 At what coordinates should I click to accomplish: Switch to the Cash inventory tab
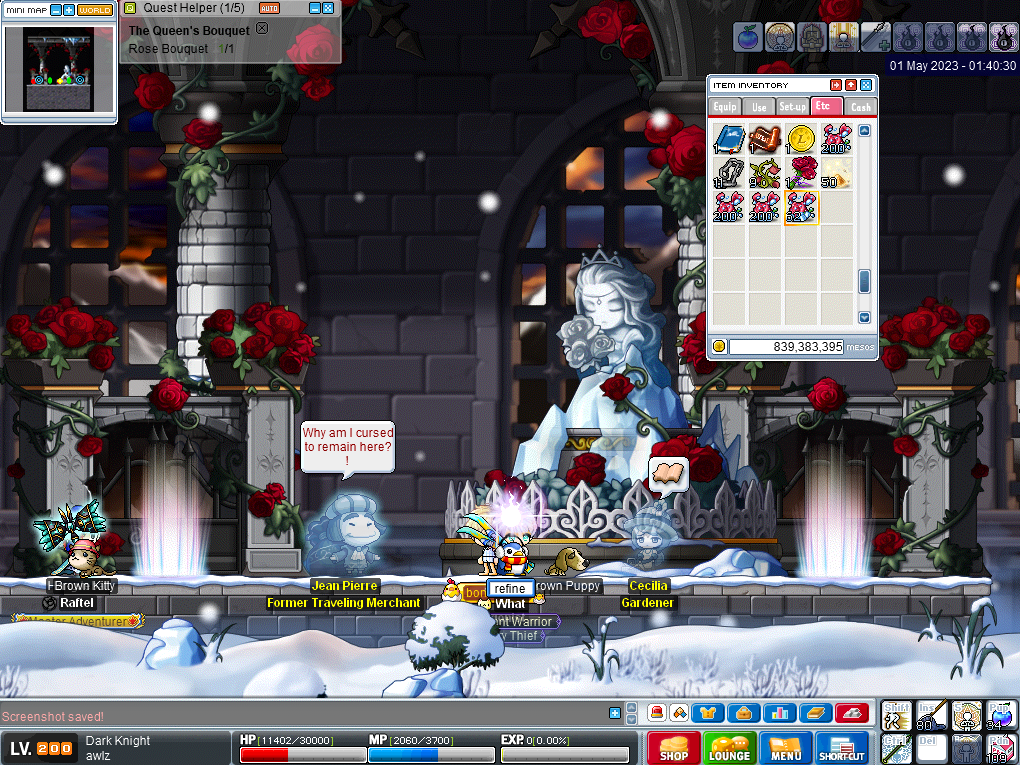[860, 106]
